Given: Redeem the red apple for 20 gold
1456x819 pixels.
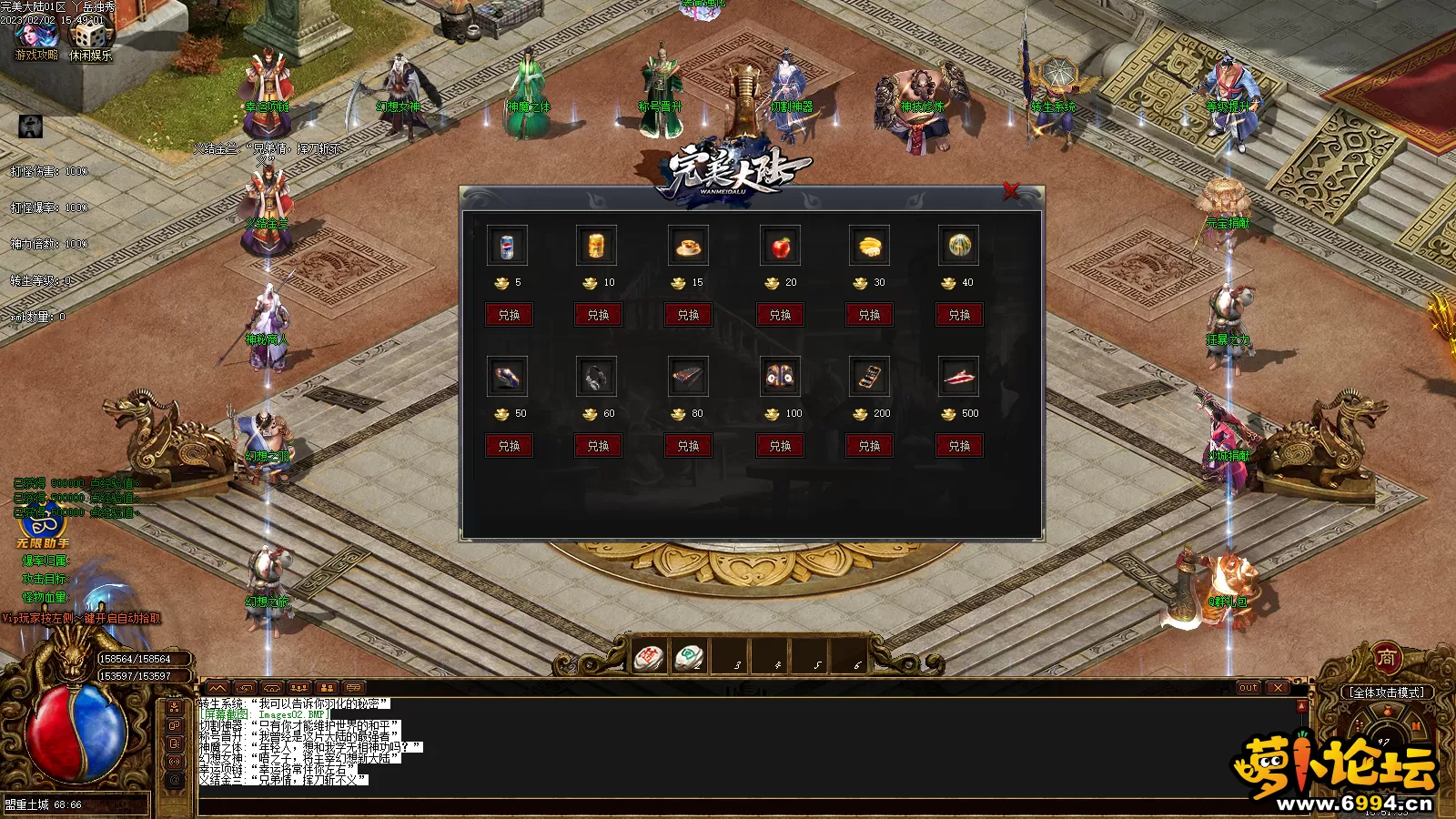Looking at the screenshot, I should (780, 315).
